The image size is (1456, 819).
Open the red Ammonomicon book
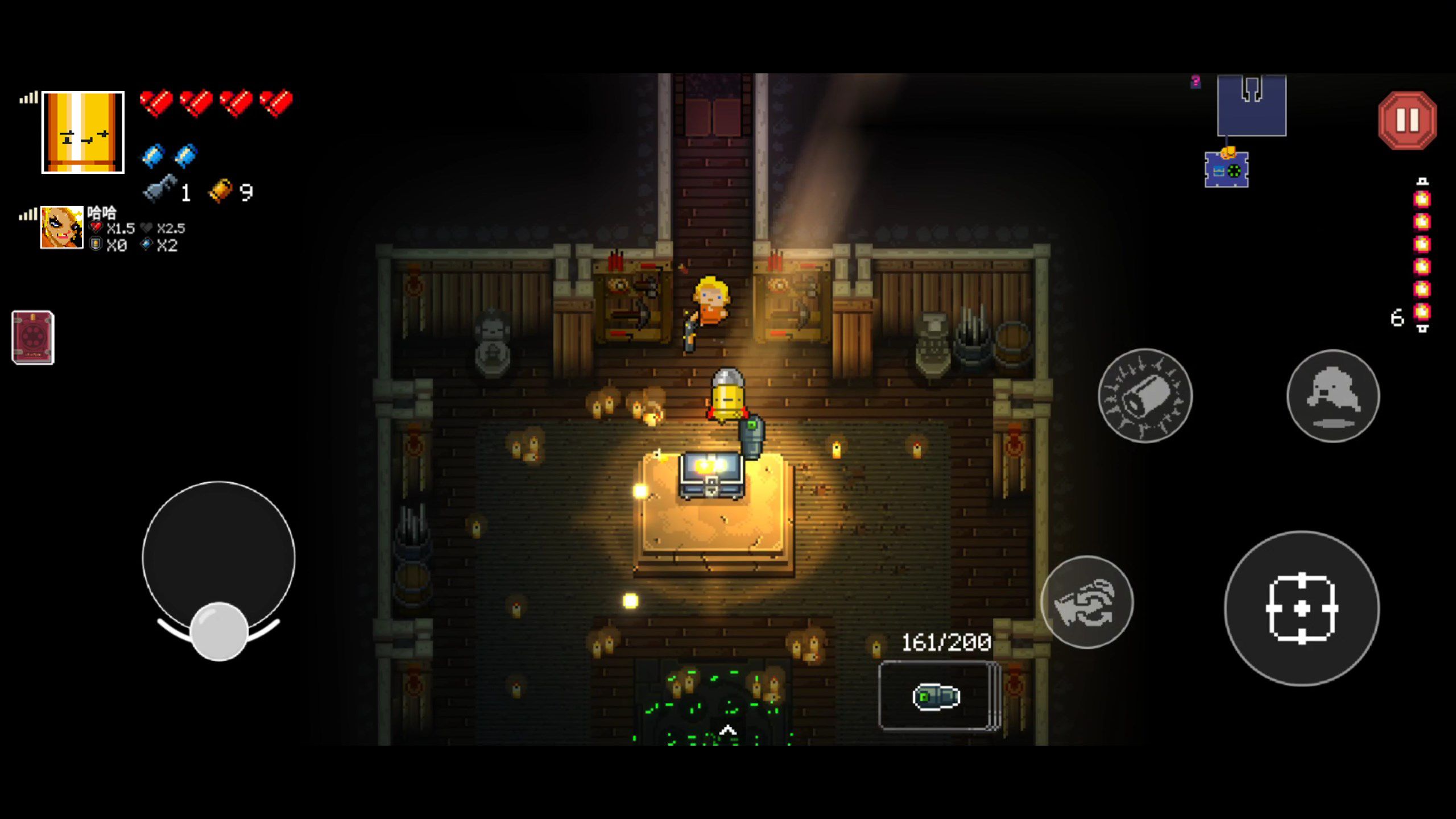point(33,337)
